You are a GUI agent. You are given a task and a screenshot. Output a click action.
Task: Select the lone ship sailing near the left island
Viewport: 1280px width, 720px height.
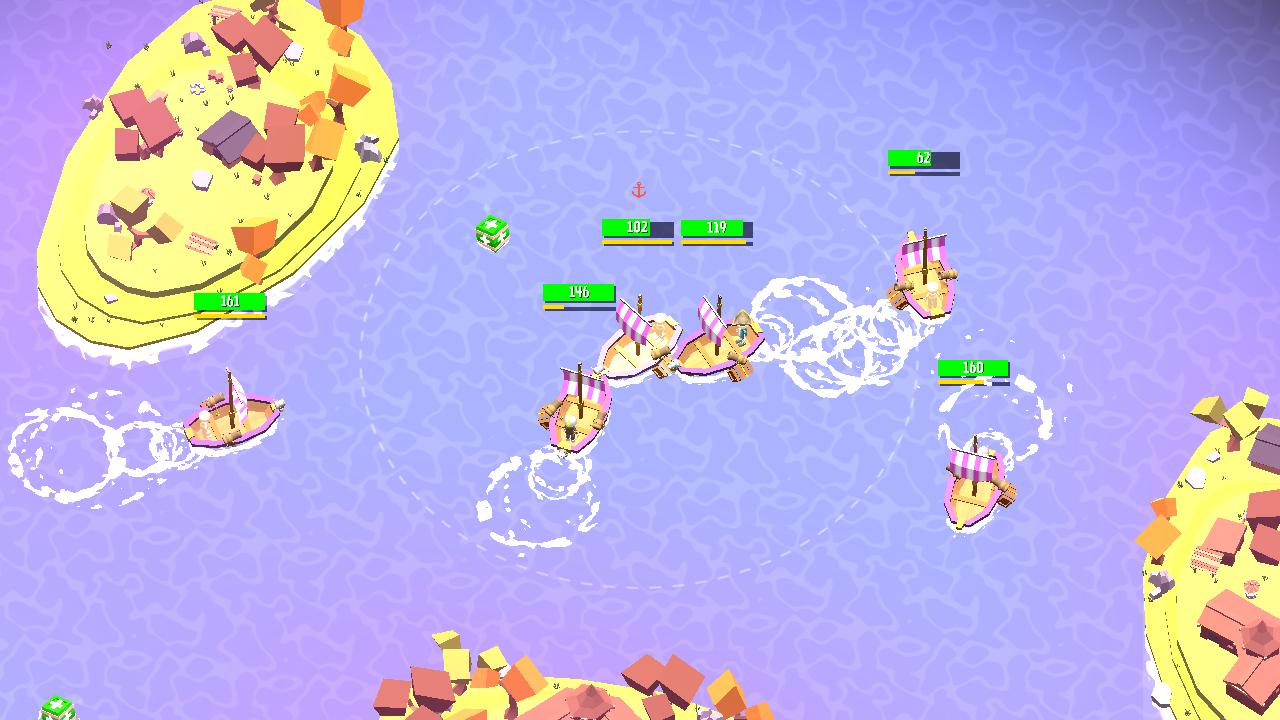tap(228, 418)
